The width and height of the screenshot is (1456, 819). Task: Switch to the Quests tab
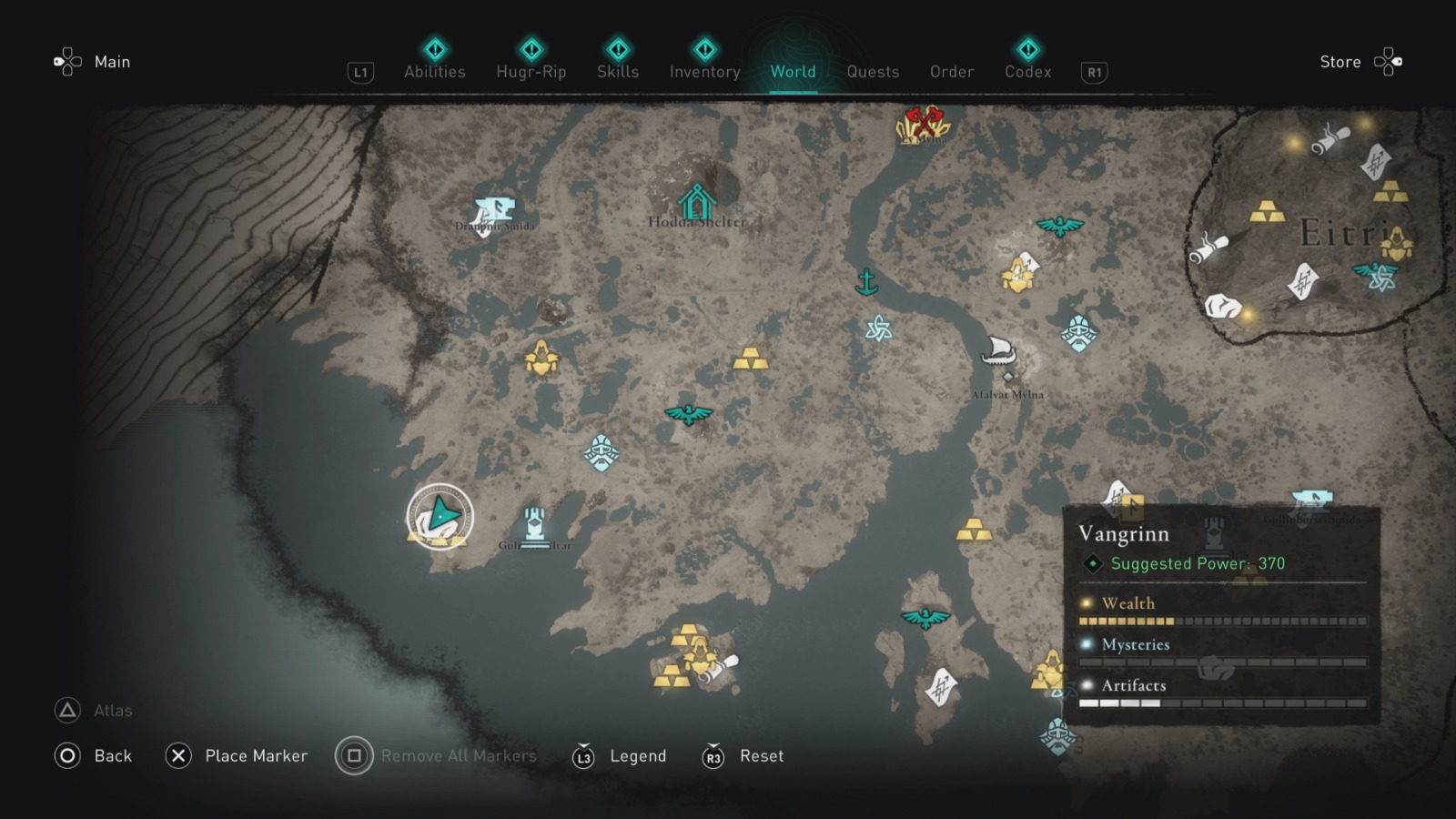pyautogui.click(x=873, y=72)
